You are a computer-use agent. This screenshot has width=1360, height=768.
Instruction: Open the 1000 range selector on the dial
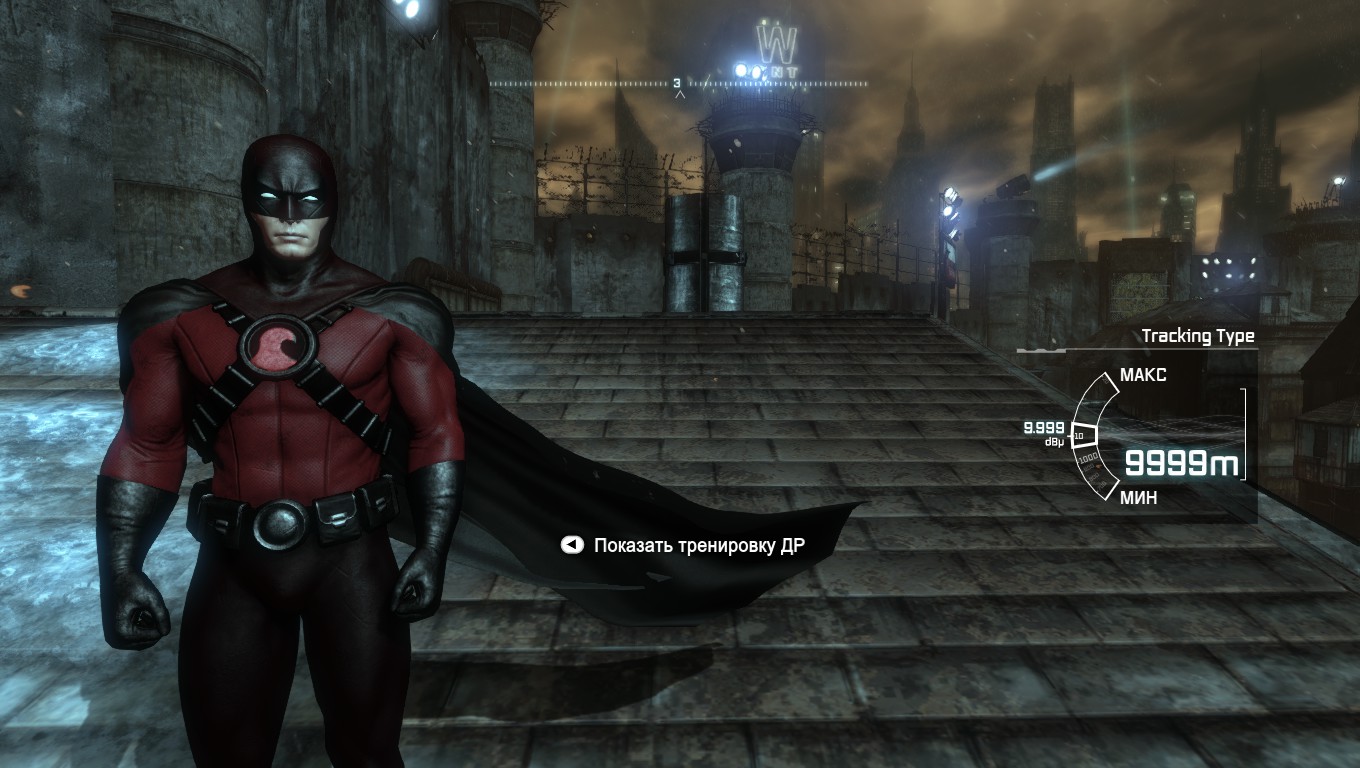1088,457
